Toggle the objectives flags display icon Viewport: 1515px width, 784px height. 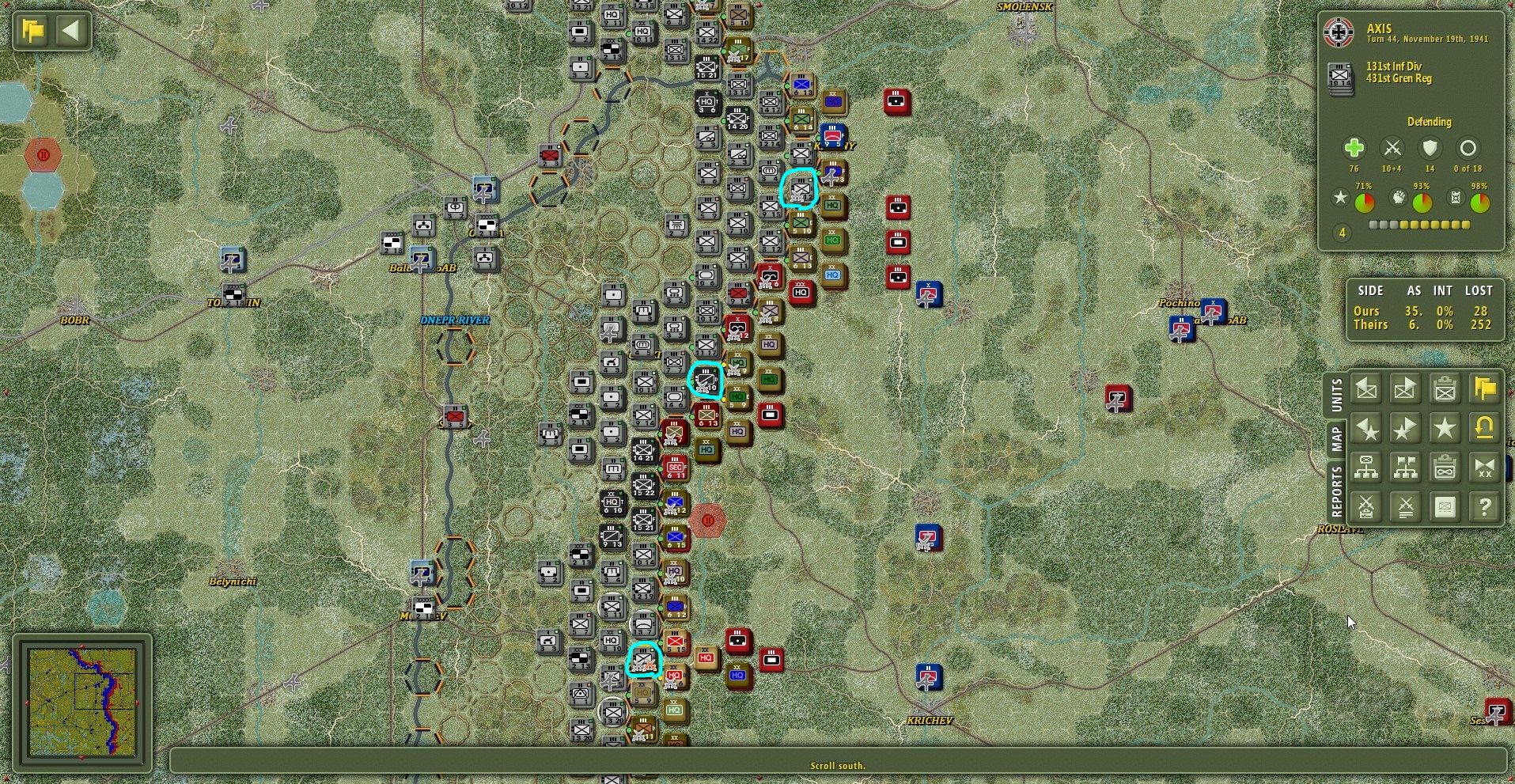(x=1406, y=468)
